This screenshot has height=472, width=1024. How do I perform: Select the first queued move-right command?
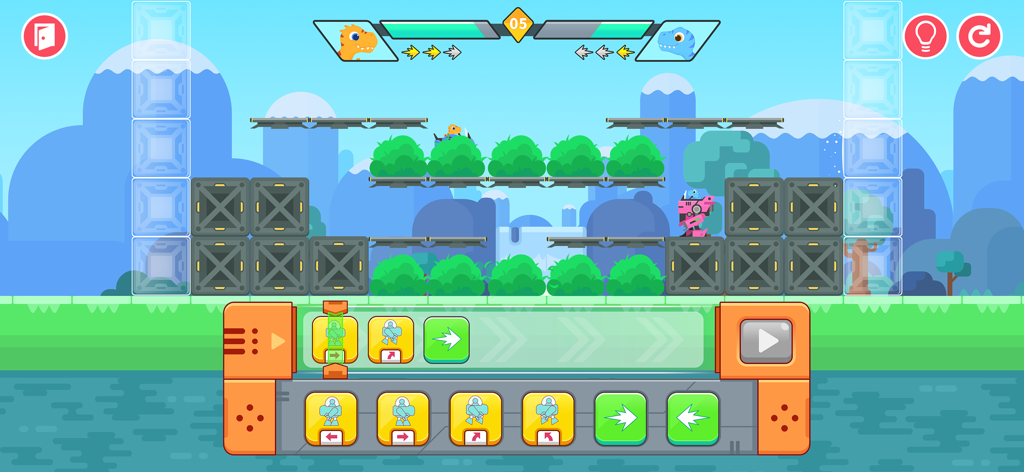point(335,340)
